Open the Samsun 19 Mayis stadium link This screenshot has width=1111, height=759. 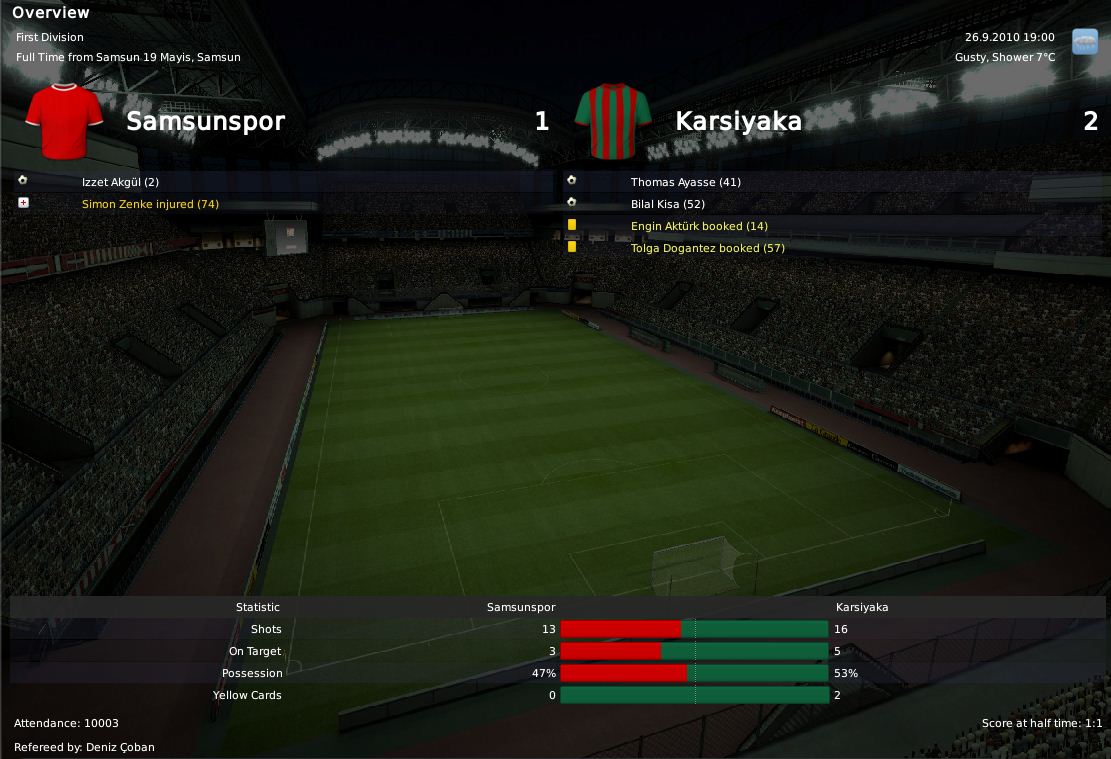tap(168, 57)
